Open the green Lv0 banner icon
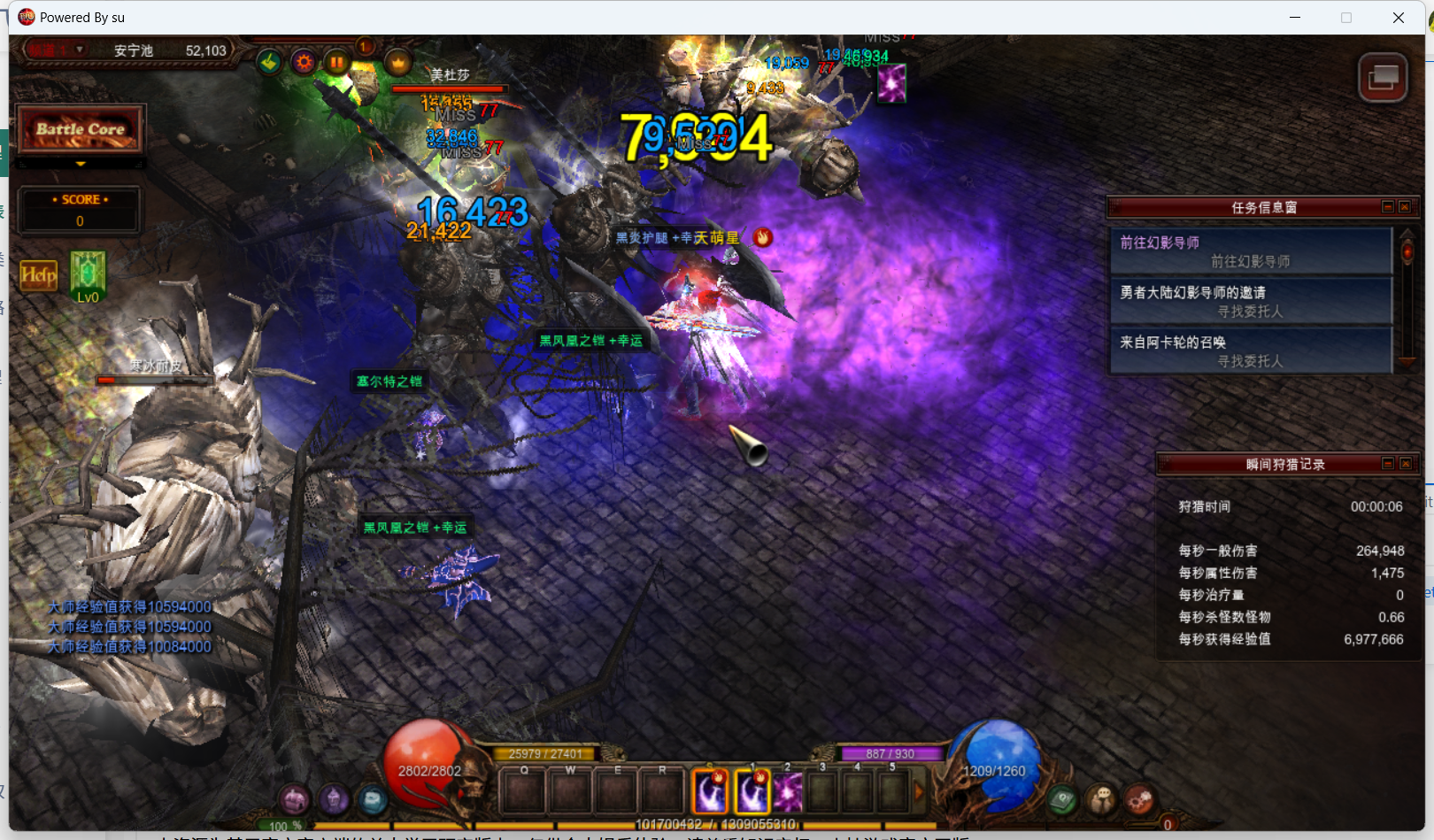The height and width of the screenshot is (840, 1434). 88,273
